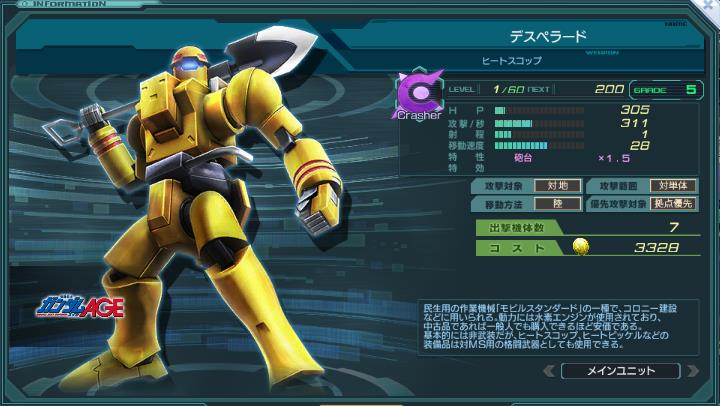Go to the previous unit with left arrow

(x=549, y=371)
